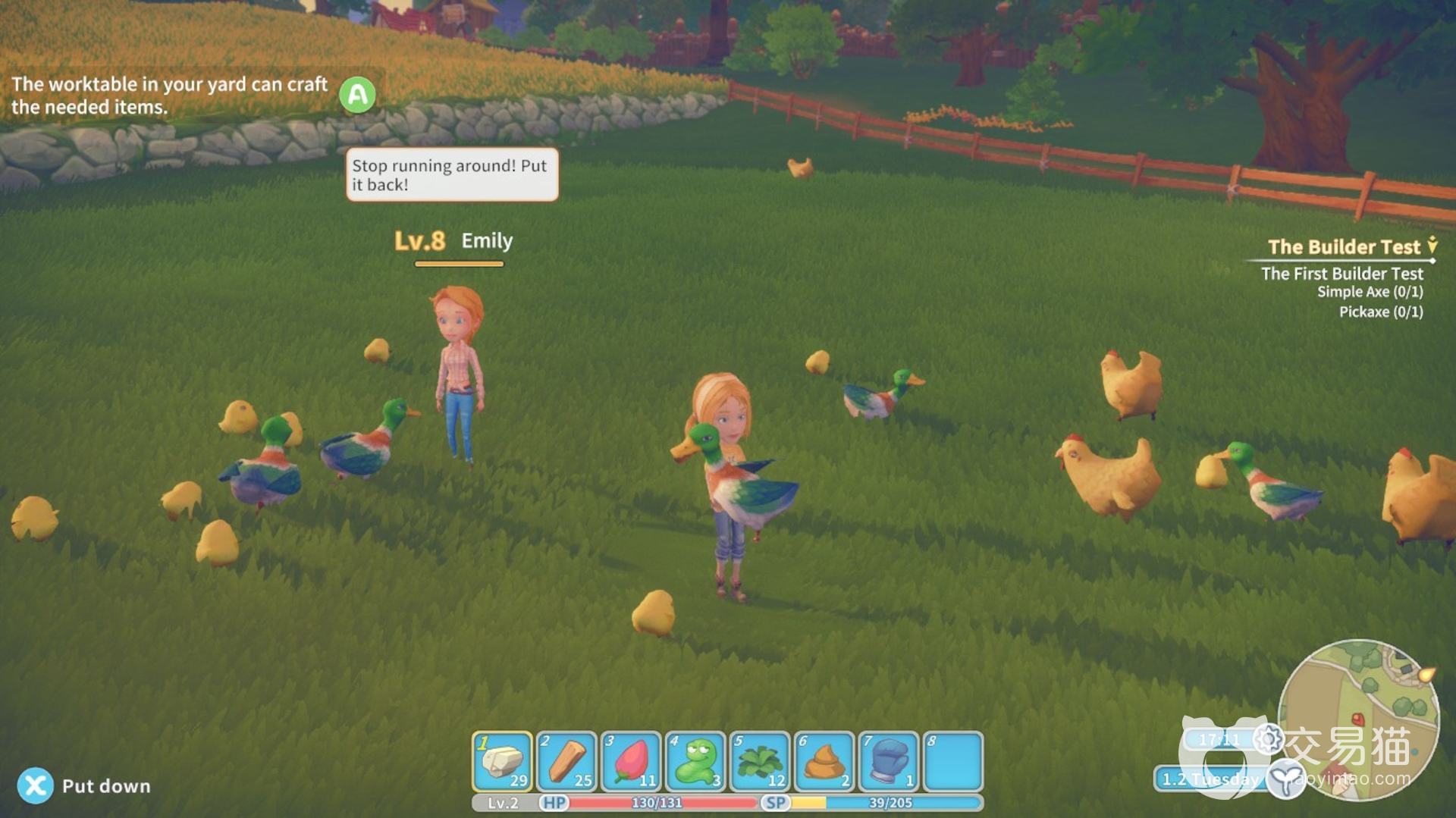Pick the green worm hotbar slot
This screenshot has height=818, width=1456.
click(x=695, y=761)
